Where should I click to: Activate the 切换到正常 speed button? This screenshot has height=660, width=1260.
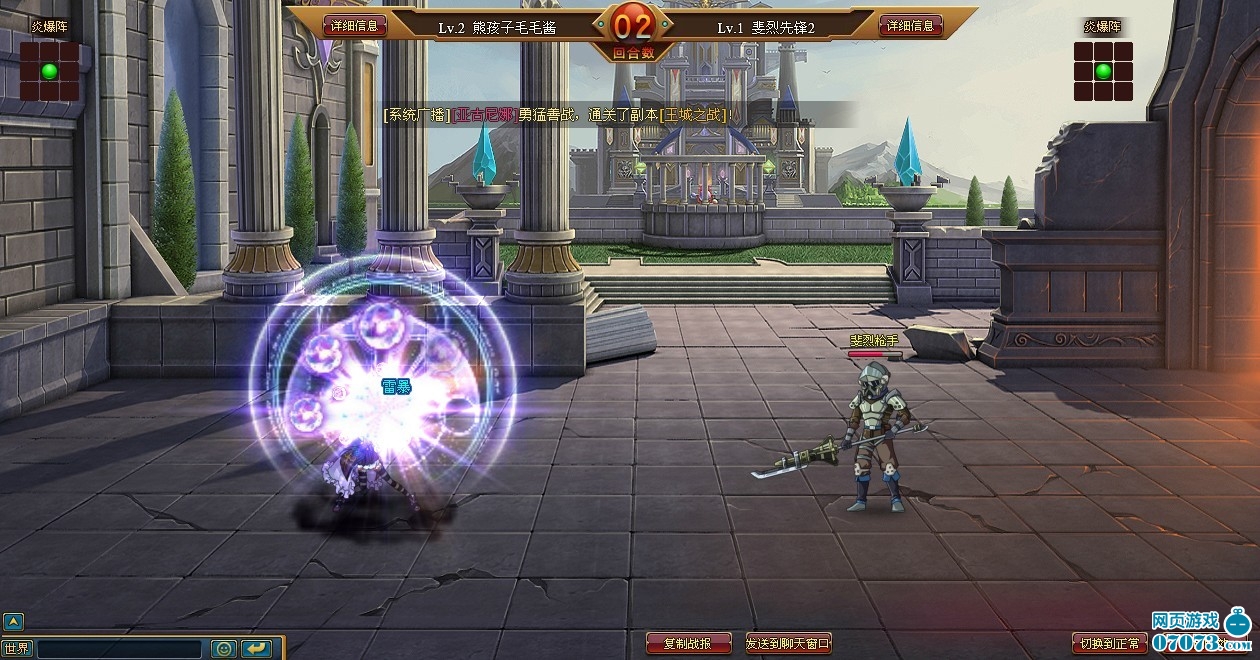[1109, 643]
